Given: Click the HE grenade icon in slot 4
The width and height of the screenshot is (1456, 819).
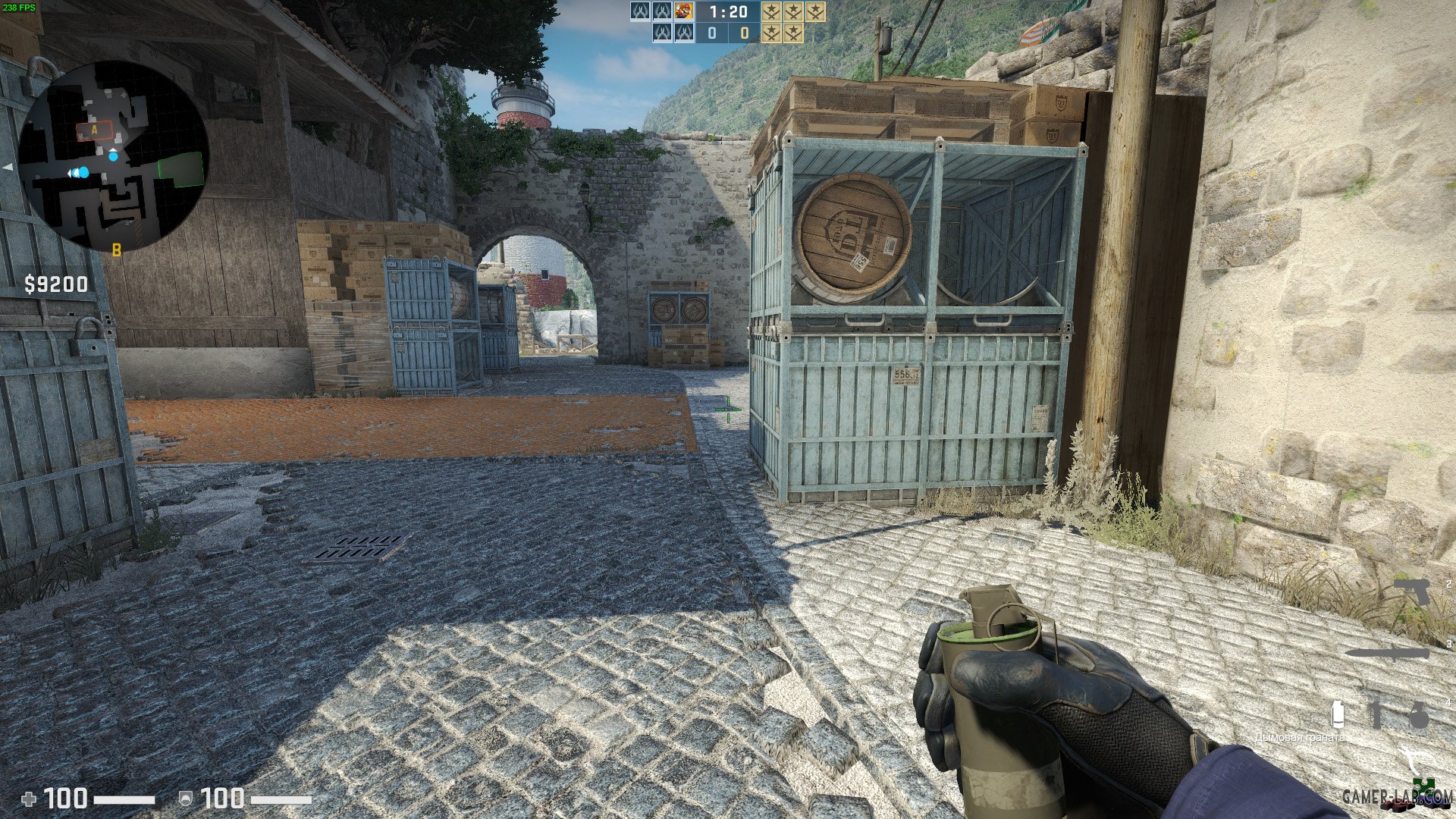Looking at the screenshot, I should point(1420,715).
